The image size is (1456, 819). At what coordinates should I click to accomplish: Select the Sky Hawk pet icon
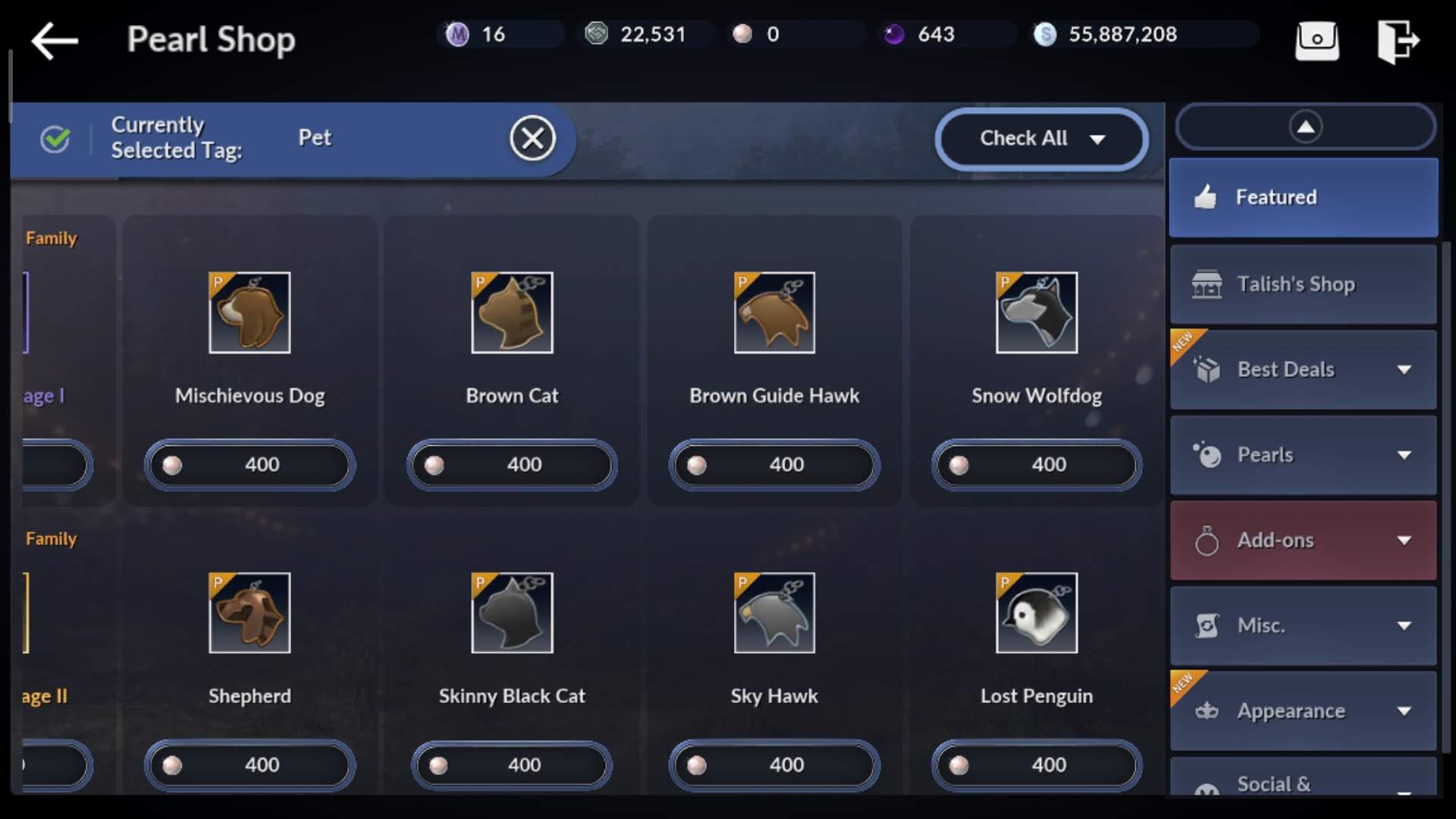pyautogui.click(x=774, y=613)
